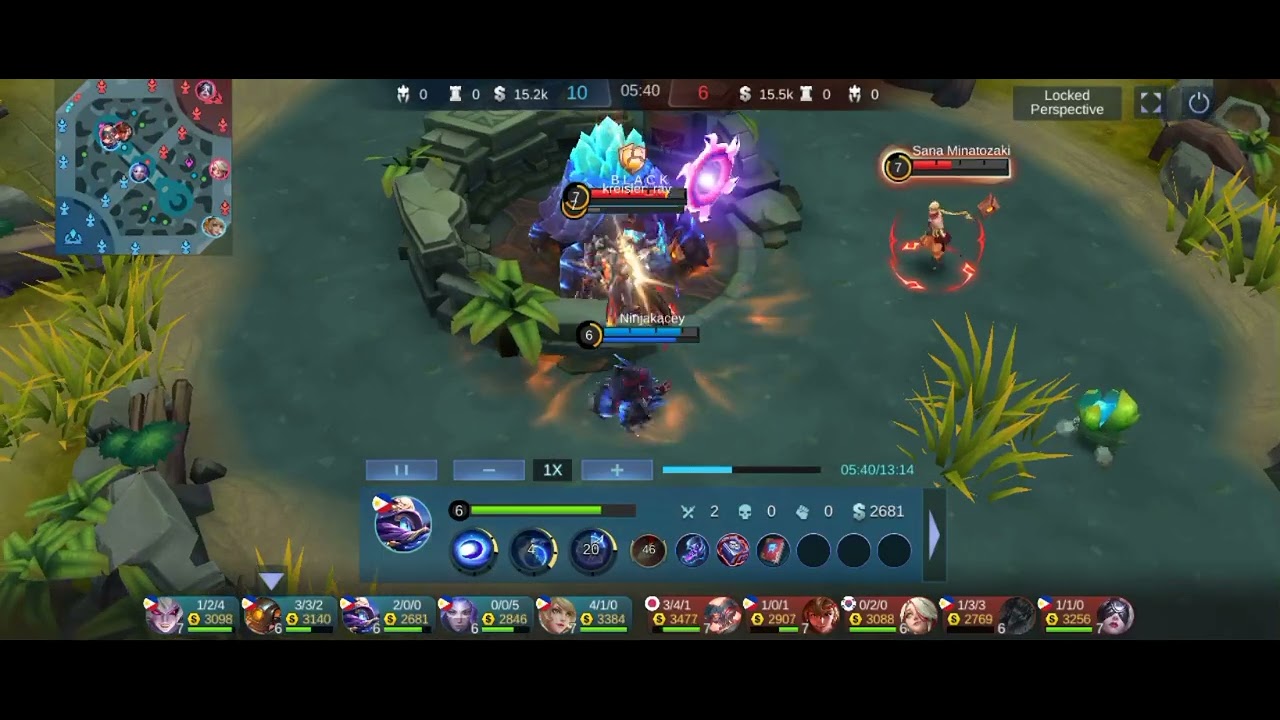Screen dimensions: 1280x720
Task: Increase replay speed with the plus button
Action: 617,470
